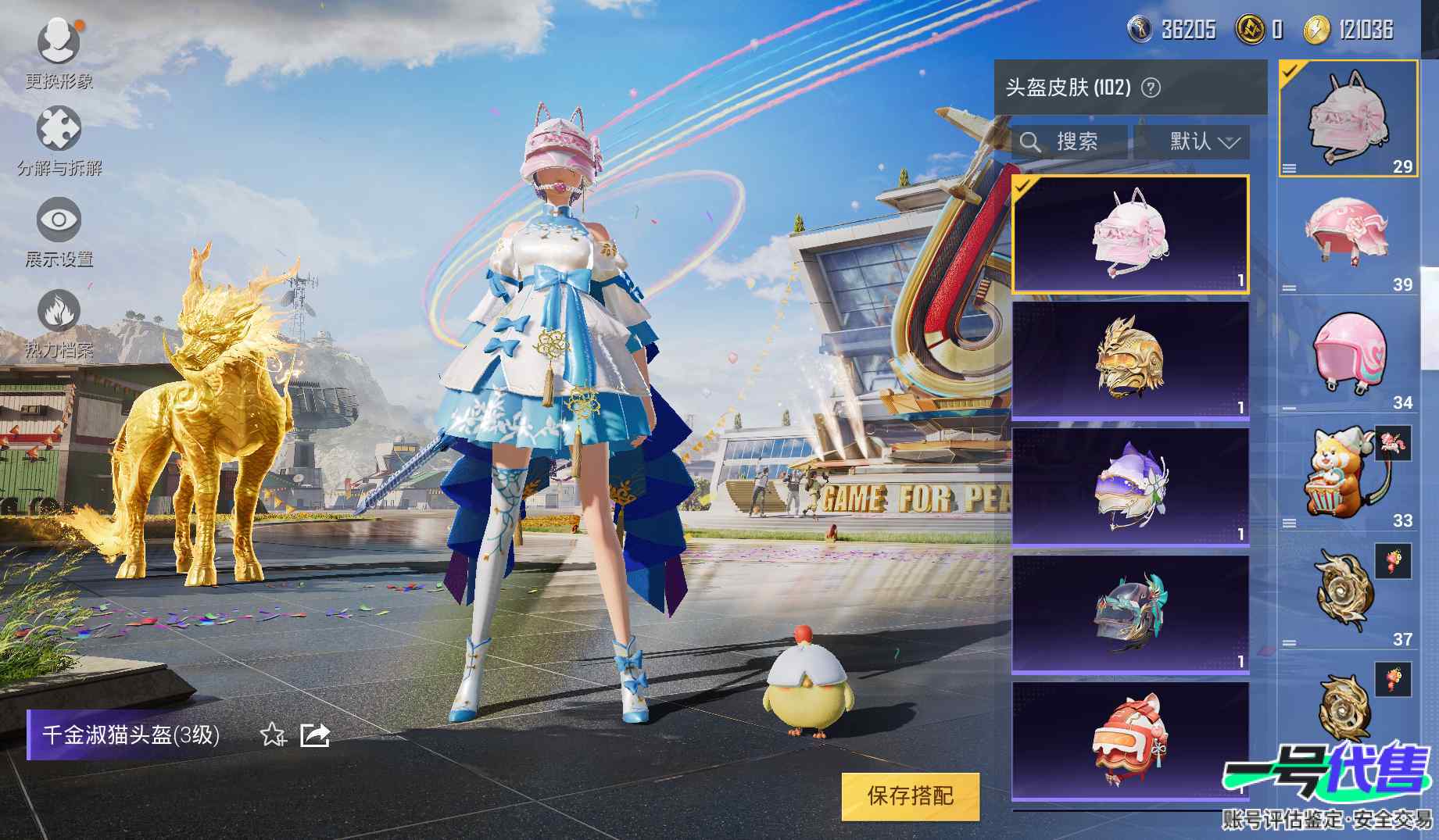Click the 搜索 search field
Viewport: 1439px width, 840px height.
click(1069, 142)
